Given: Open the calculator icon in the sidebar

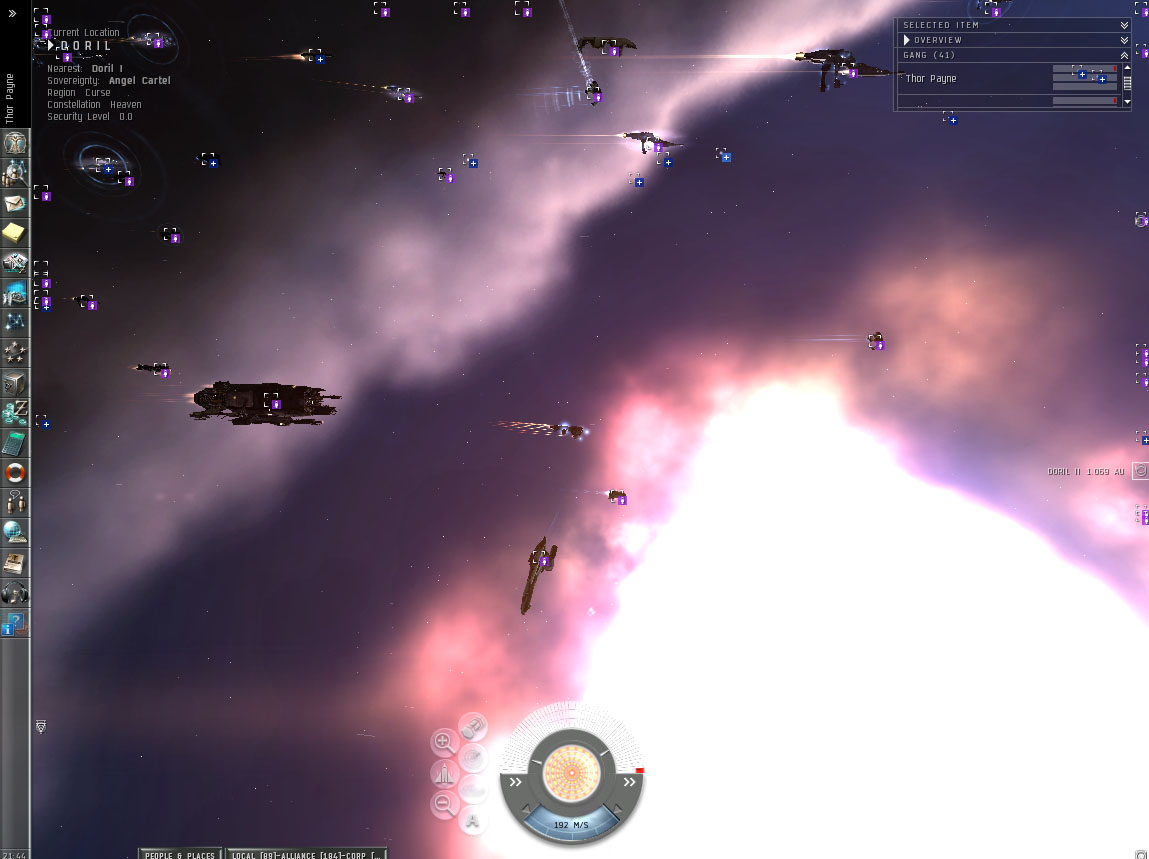Looking at the screenshot, I should pyautogui.click(x=15, y=442).
